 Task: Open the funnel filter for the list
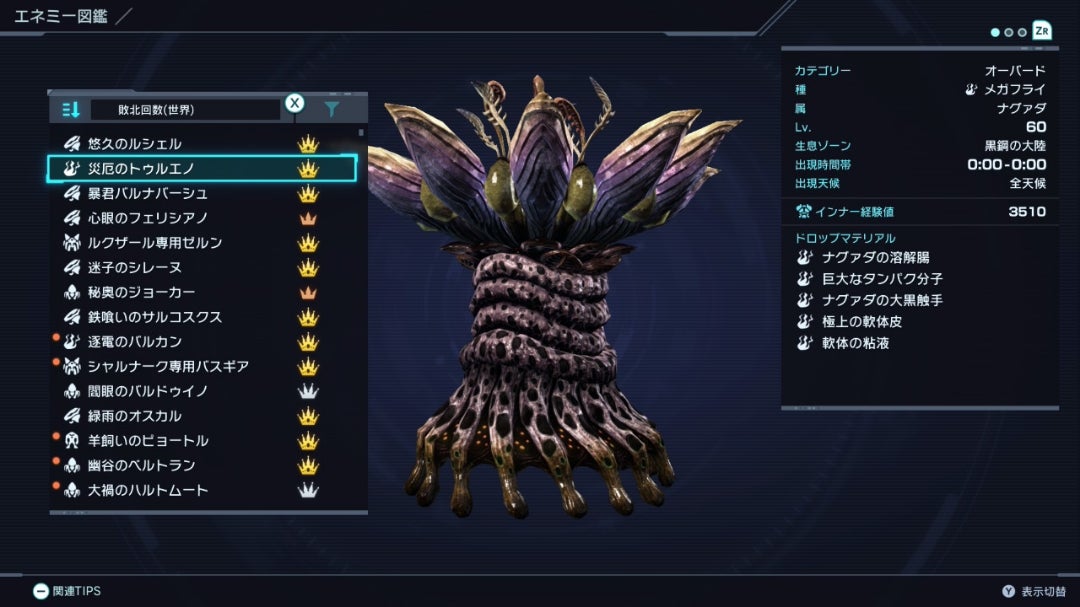(x=331, y=109)
